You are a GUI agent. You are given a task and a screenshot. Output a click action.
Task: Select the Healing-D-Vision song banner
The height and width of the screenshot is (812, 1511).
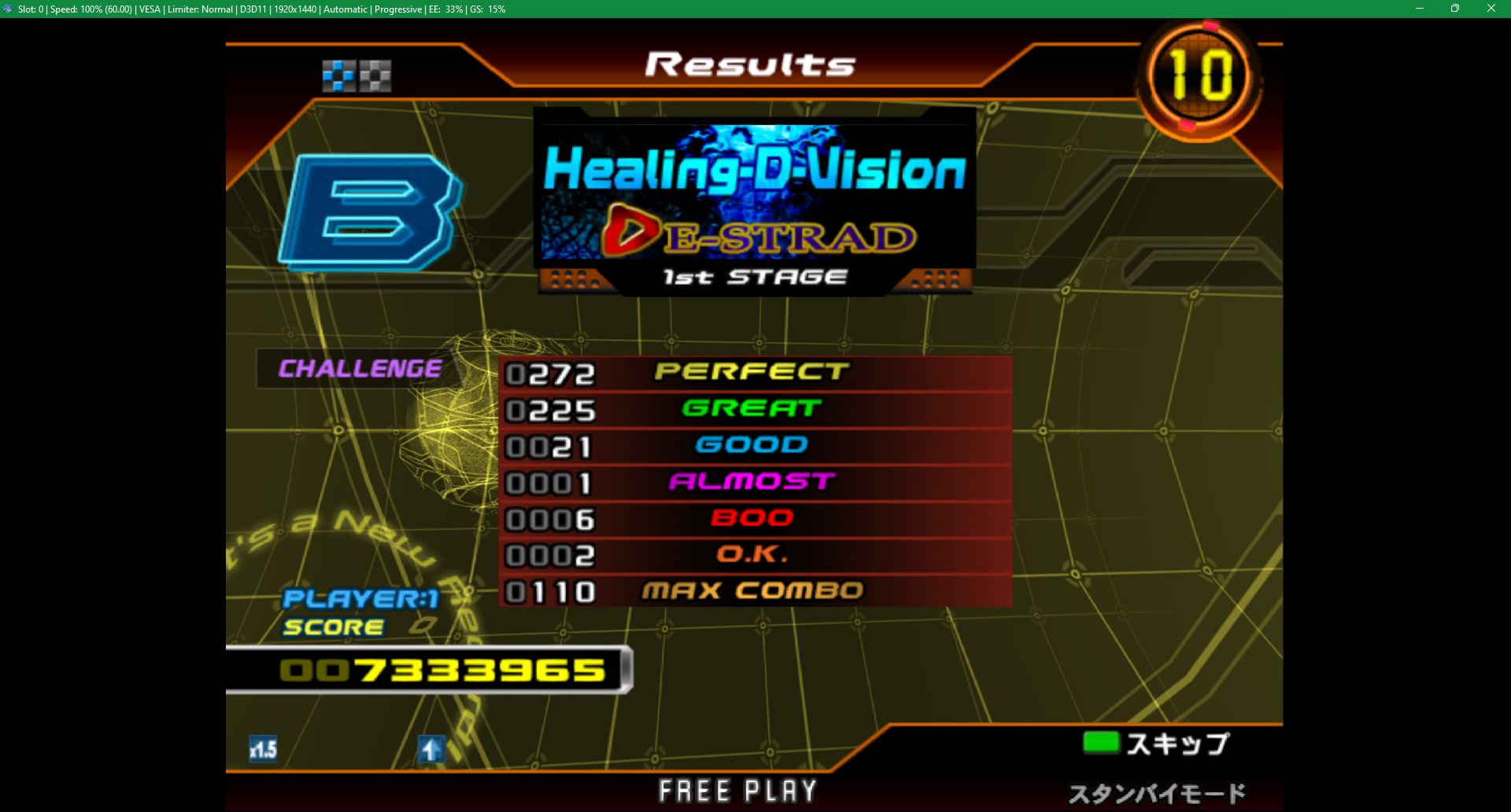point(754,193)
